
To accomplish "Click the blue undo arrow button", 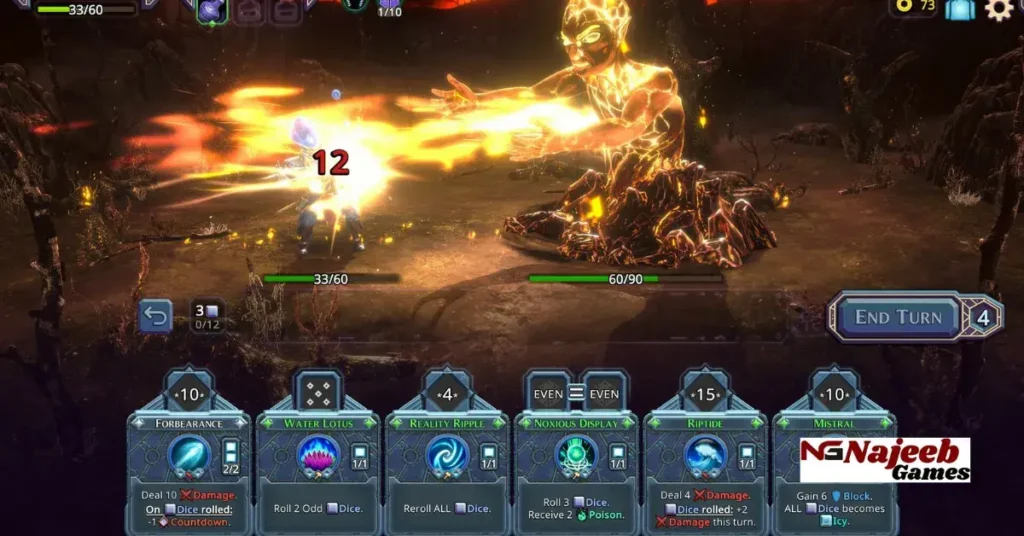I will tap(156, 317).
